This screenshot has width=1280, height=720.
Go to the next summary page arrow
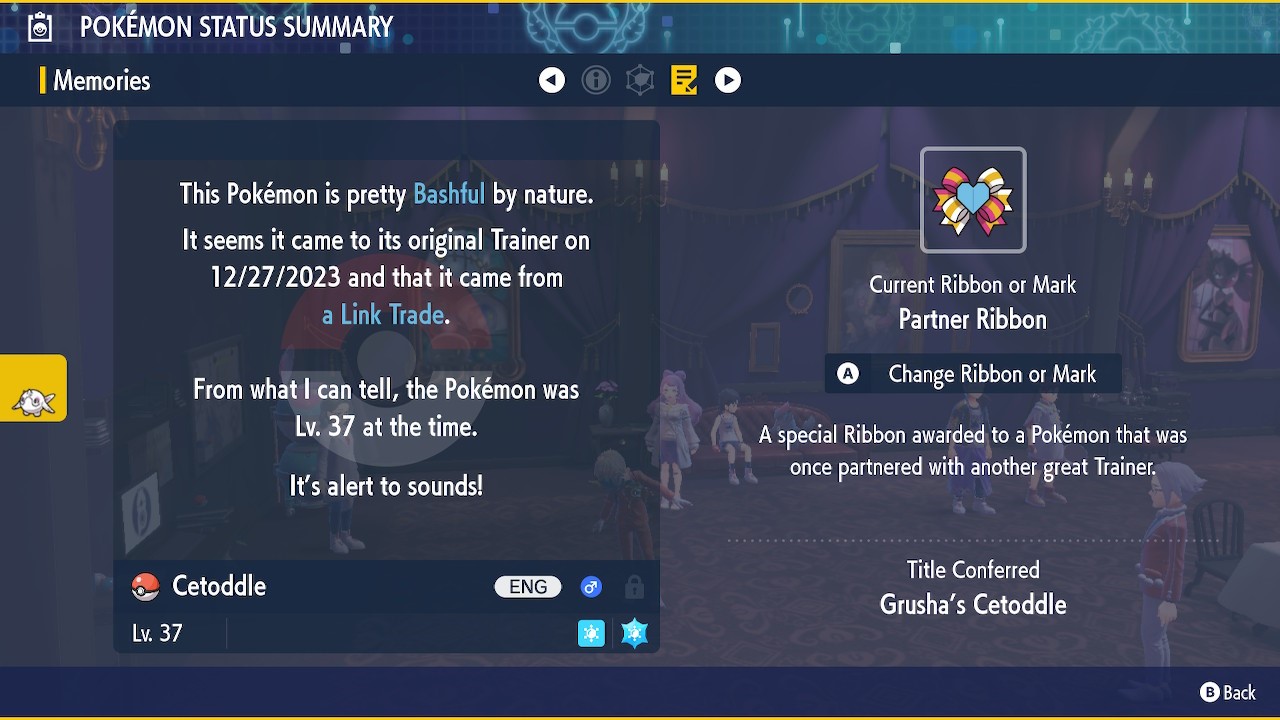pyautogui.click(x=728, y=80)
